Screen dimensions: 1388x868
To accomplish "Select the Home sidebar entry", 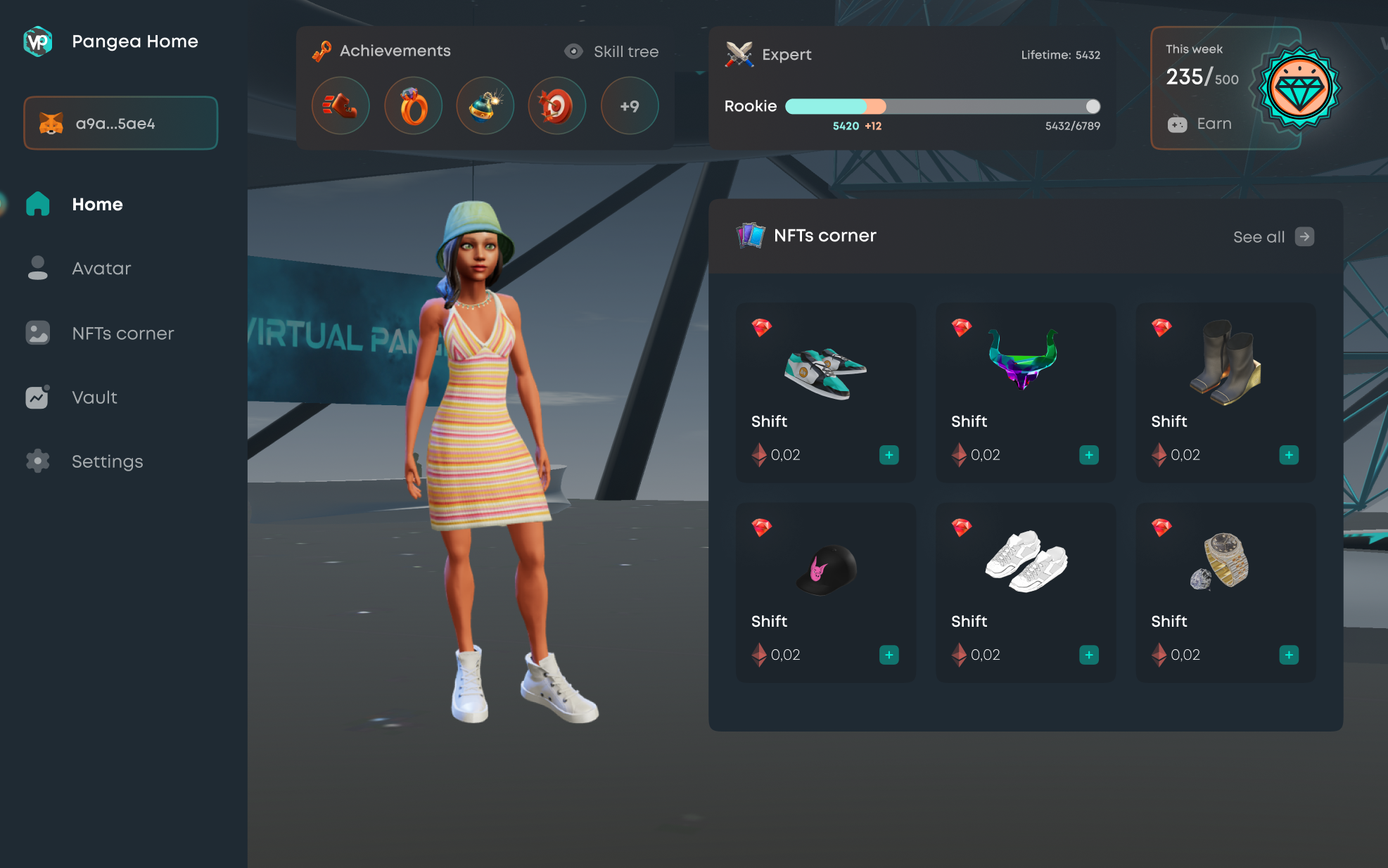I will [x=96, y=205].
